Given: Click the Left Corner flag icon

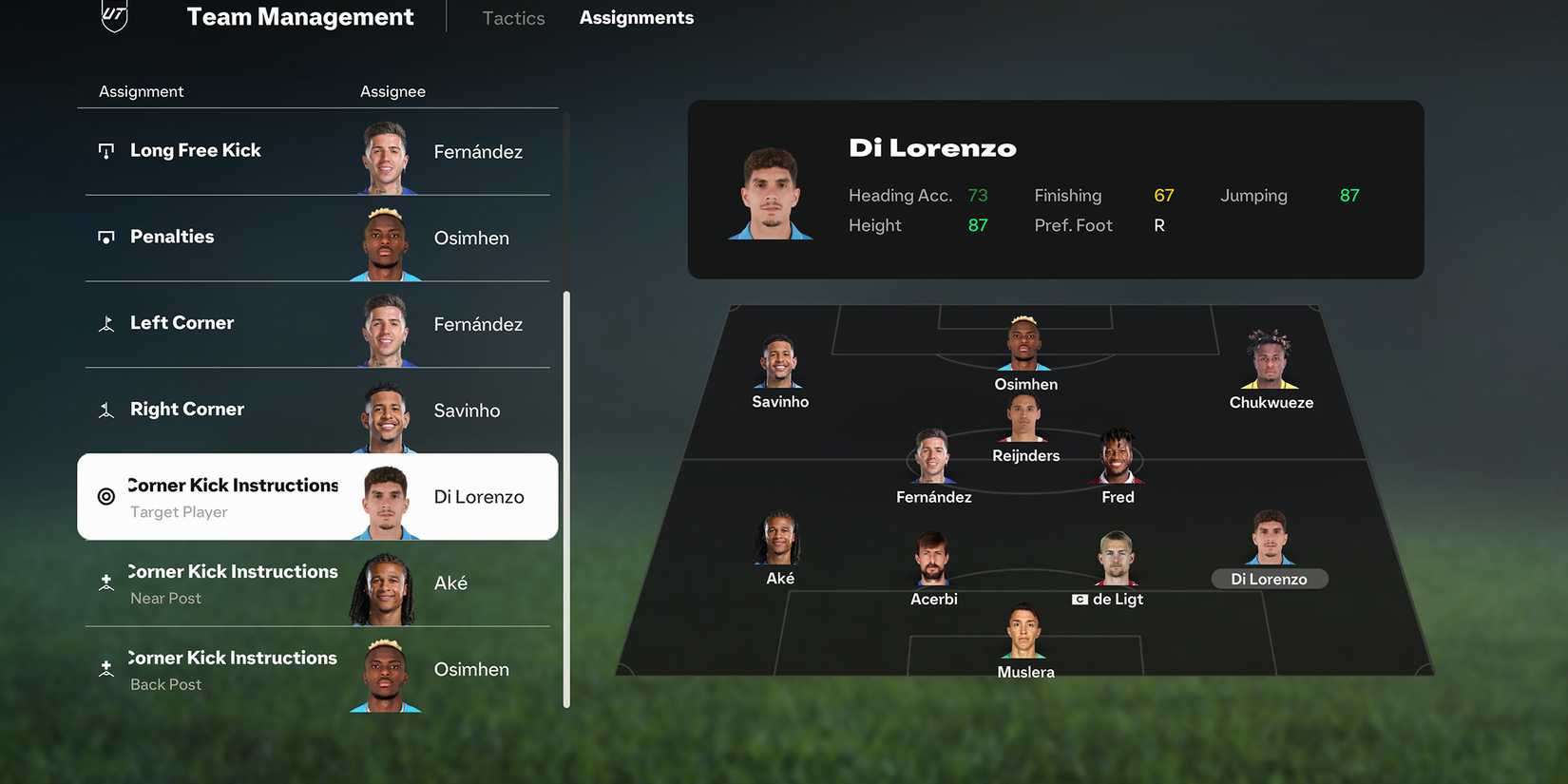Looking at the screenshot, I should tap(106, 323).
